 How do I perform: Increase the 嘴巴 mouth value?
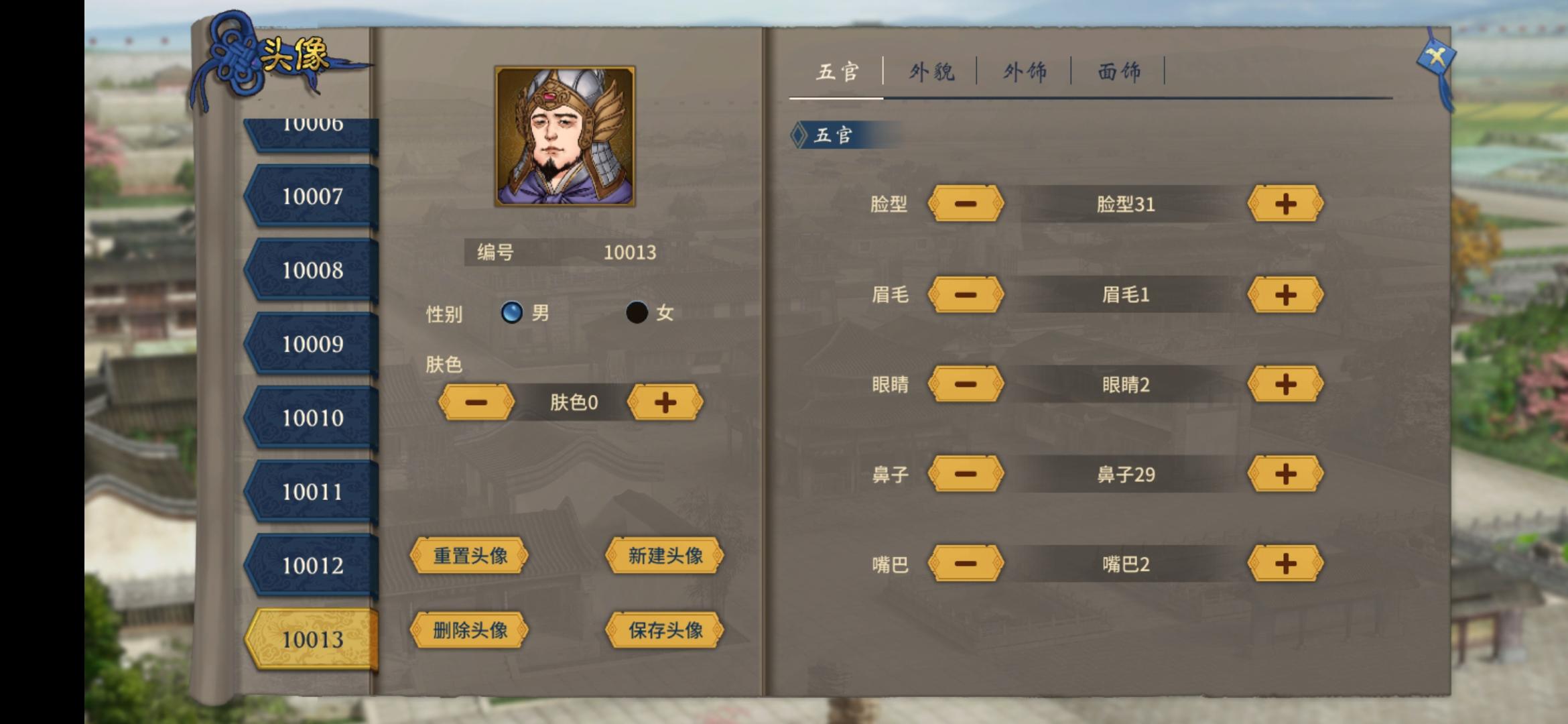click(x=1285, y=565)
